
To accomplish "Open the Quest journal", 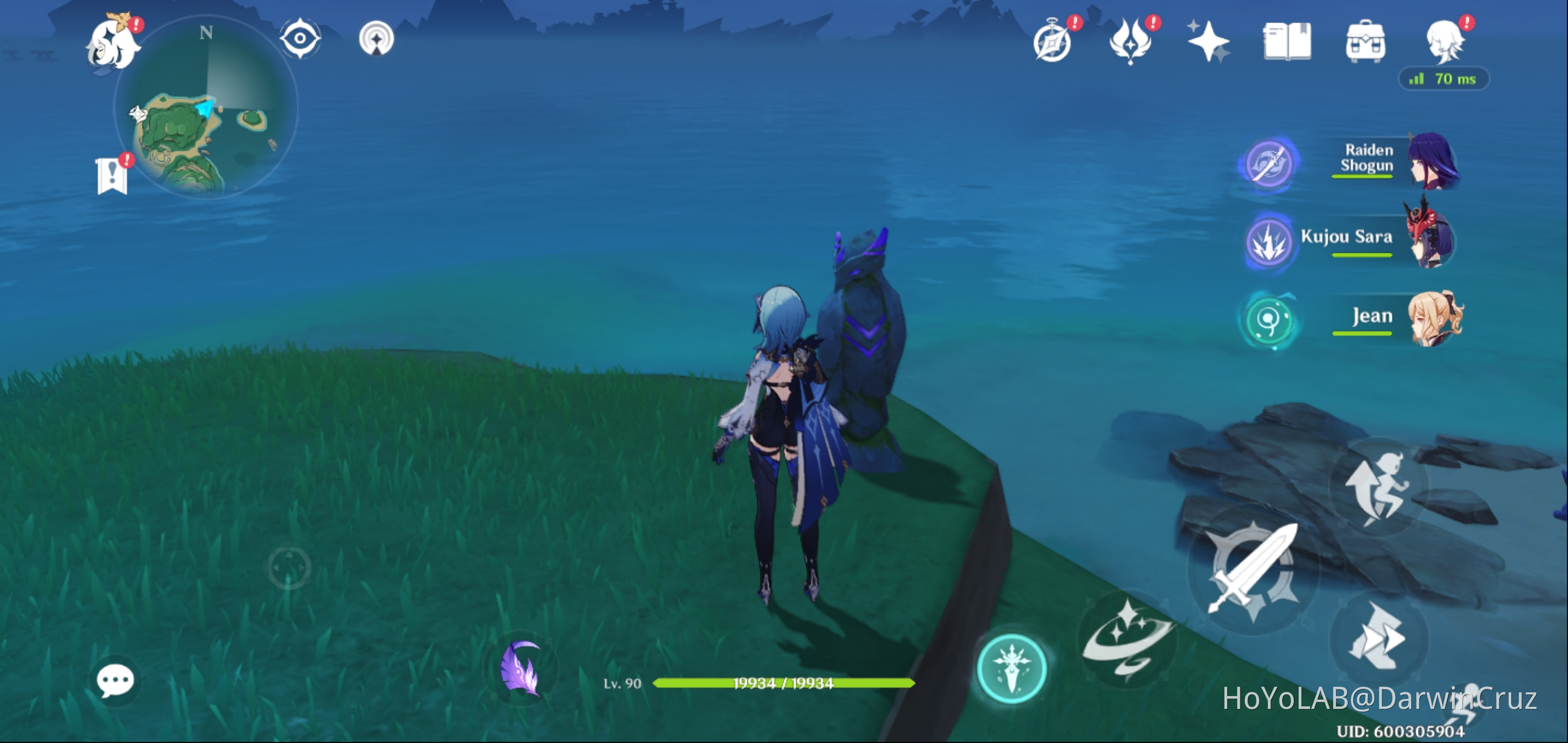I will (1286, 40).
